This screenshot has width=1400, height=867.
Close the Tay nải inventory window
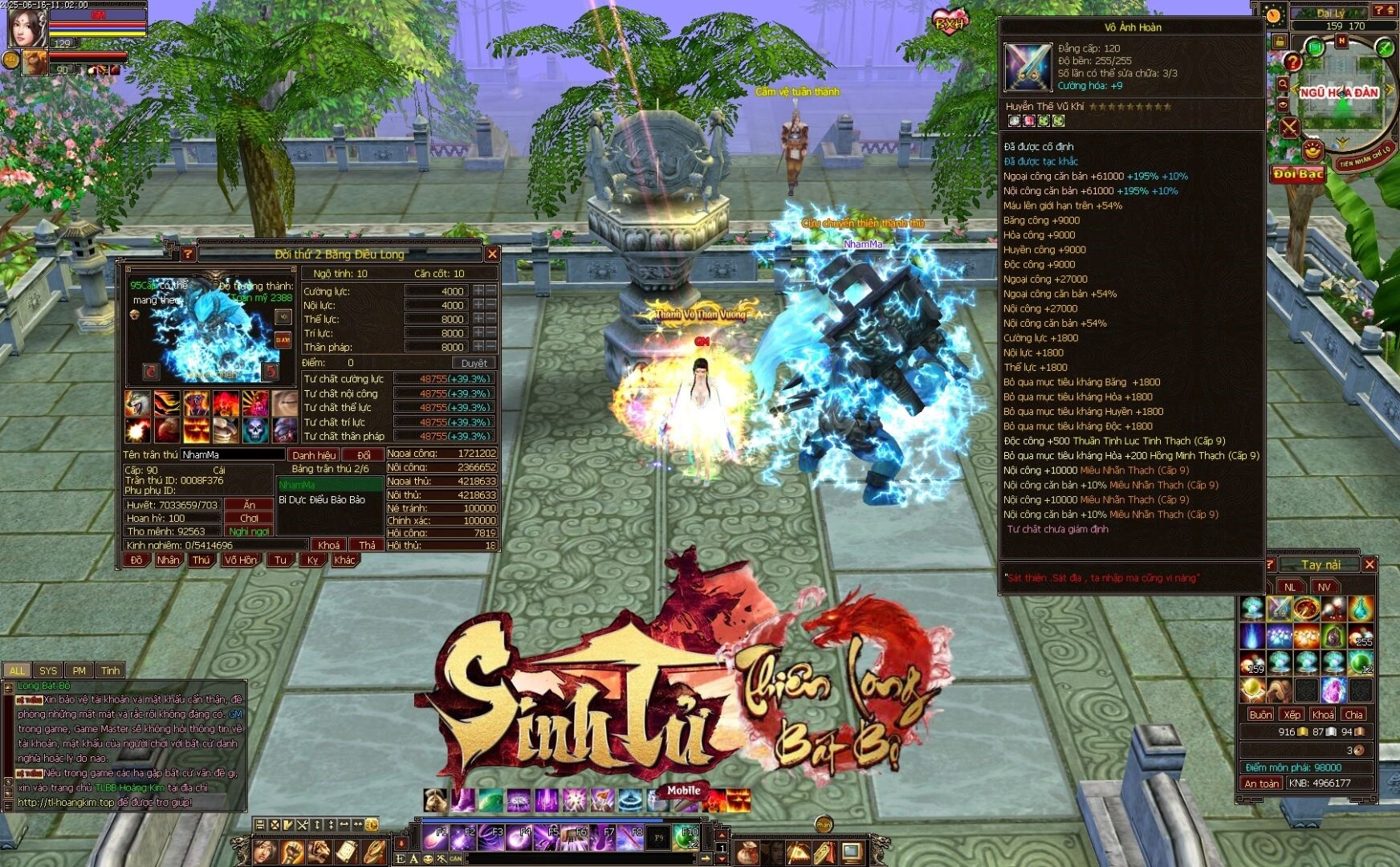pos(1369,564)
